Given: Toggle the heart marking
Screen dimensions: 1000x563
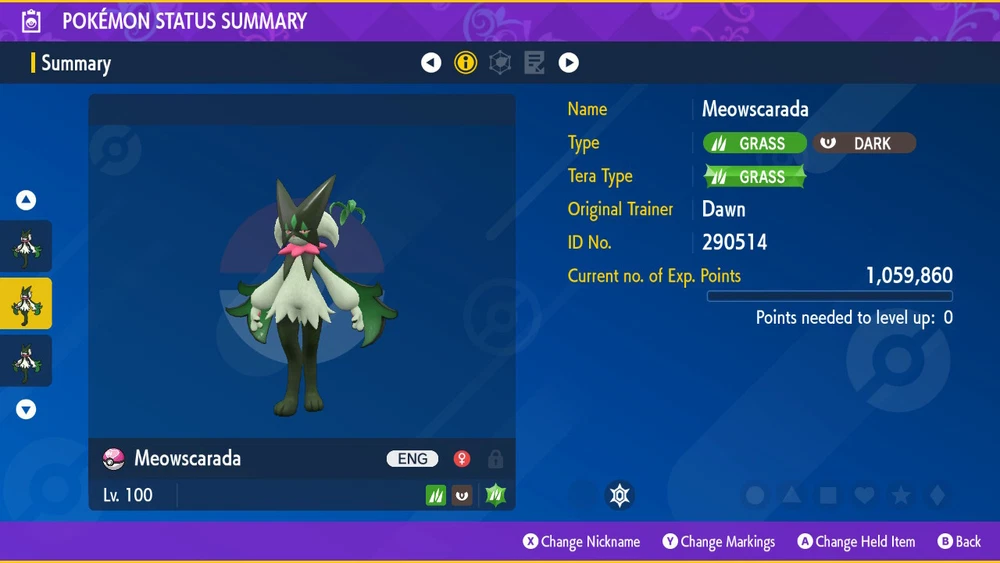Looking at the screenshot, I should pos(864,495).
